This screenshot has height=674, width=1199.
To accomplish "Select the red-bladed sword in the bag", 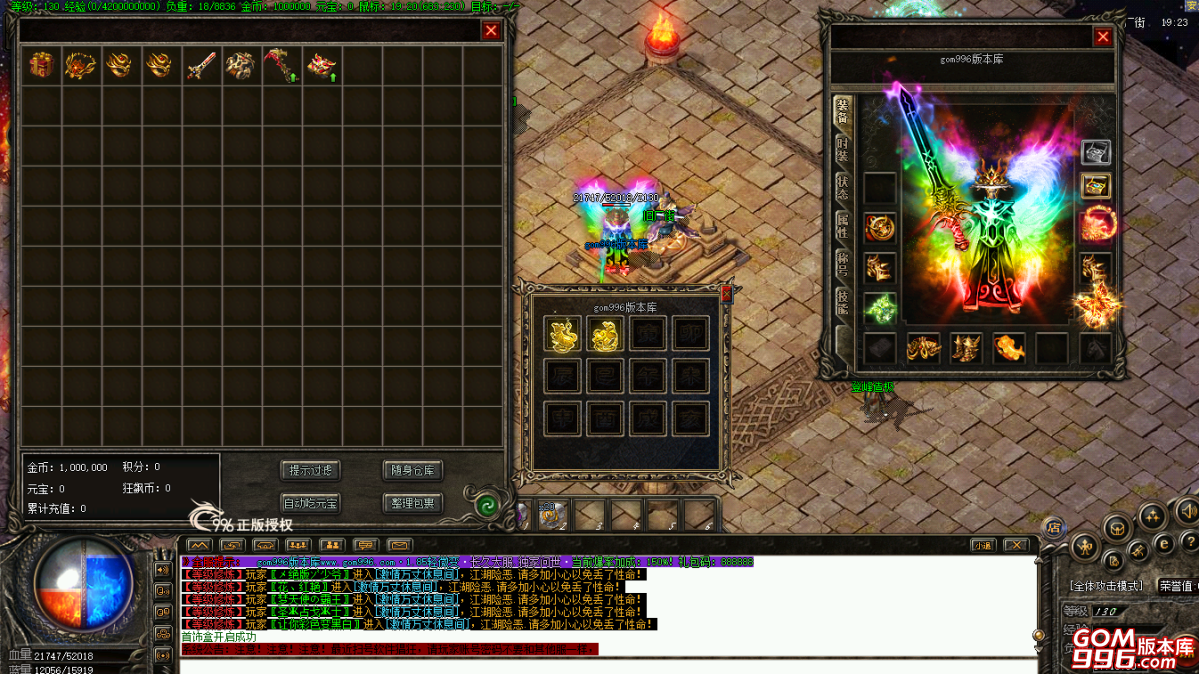I will (x=201, y=66).
